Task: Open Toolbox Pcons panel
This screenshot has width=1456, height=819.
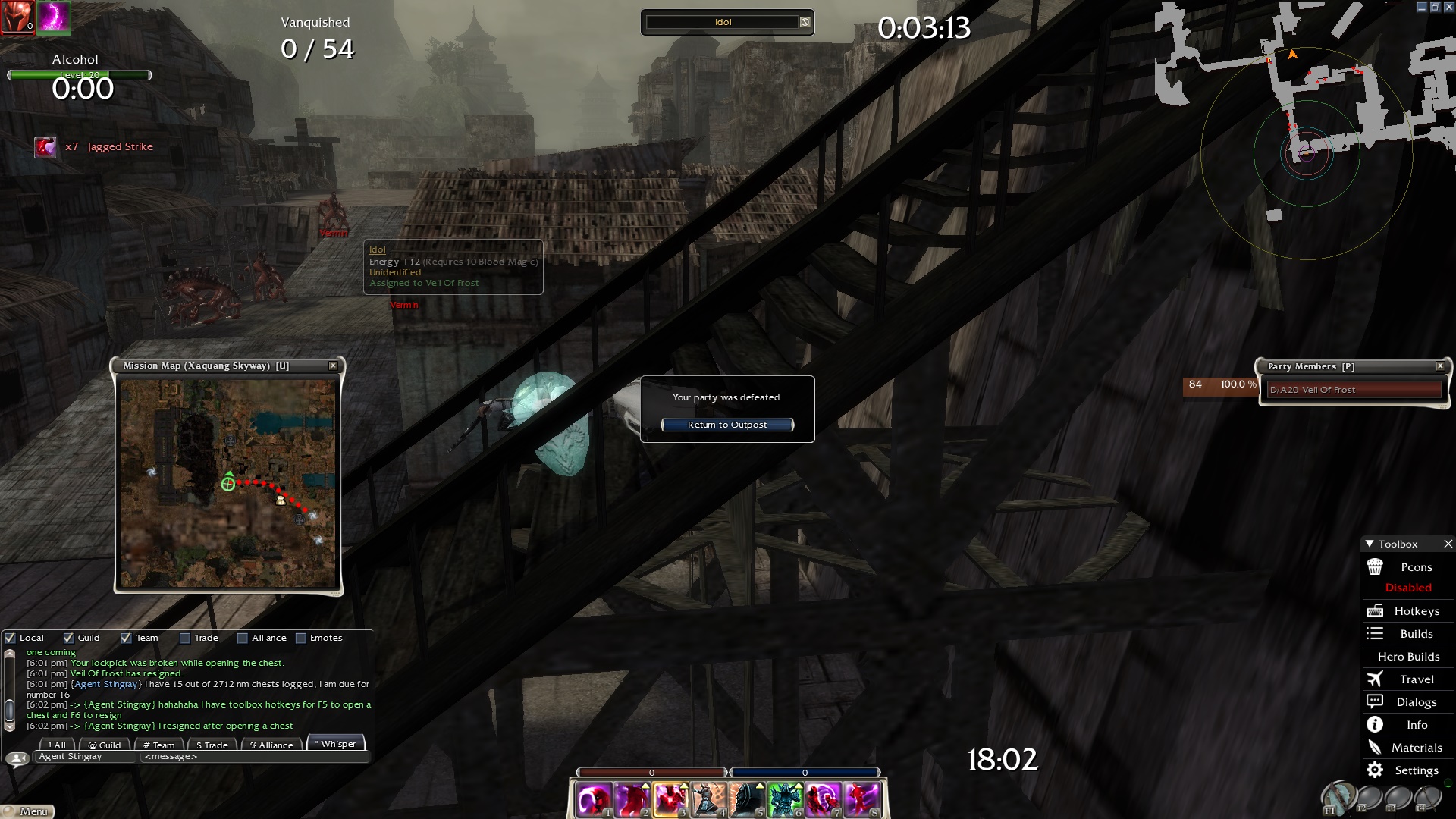Action: click(x=1408, y=567)
